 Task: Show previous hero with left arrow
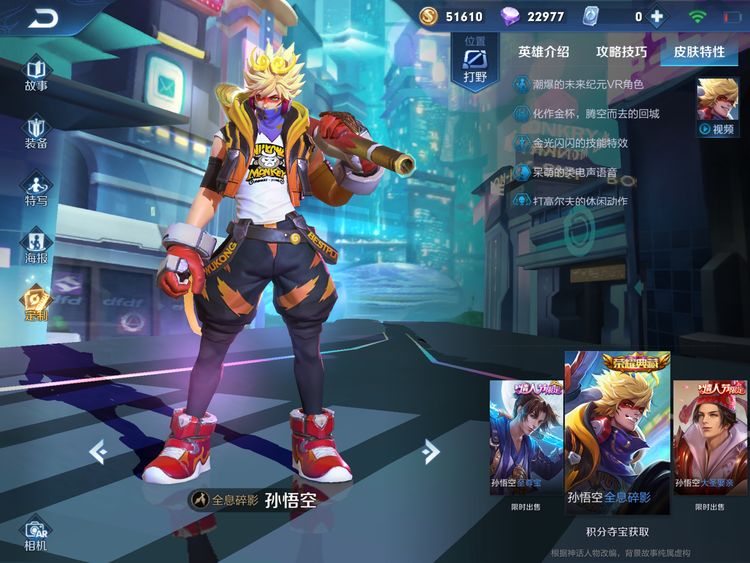coord(98,452)
